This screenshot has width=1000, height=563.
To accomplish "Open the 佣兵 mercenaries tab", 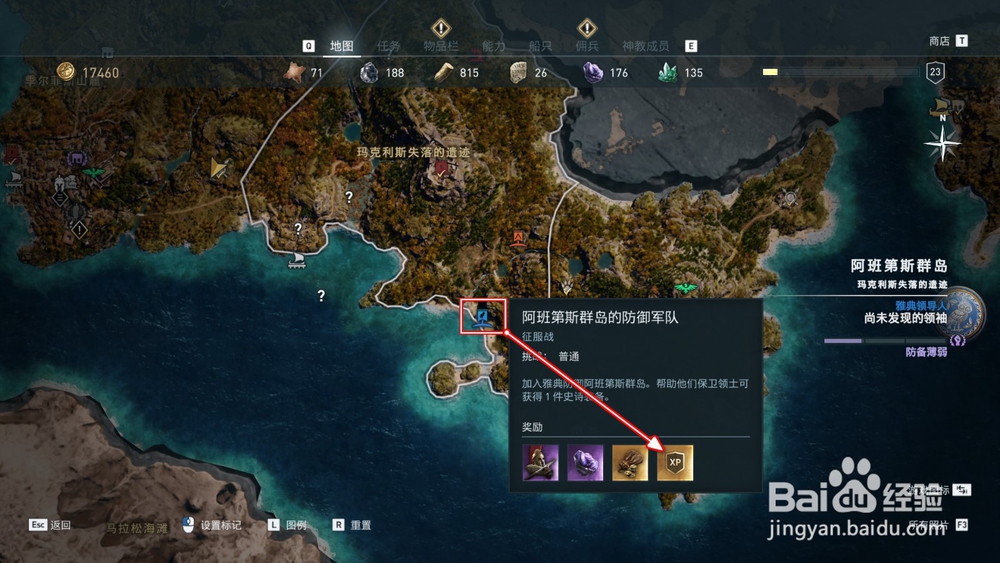I will pyautogui.click(x=587, y=46).
